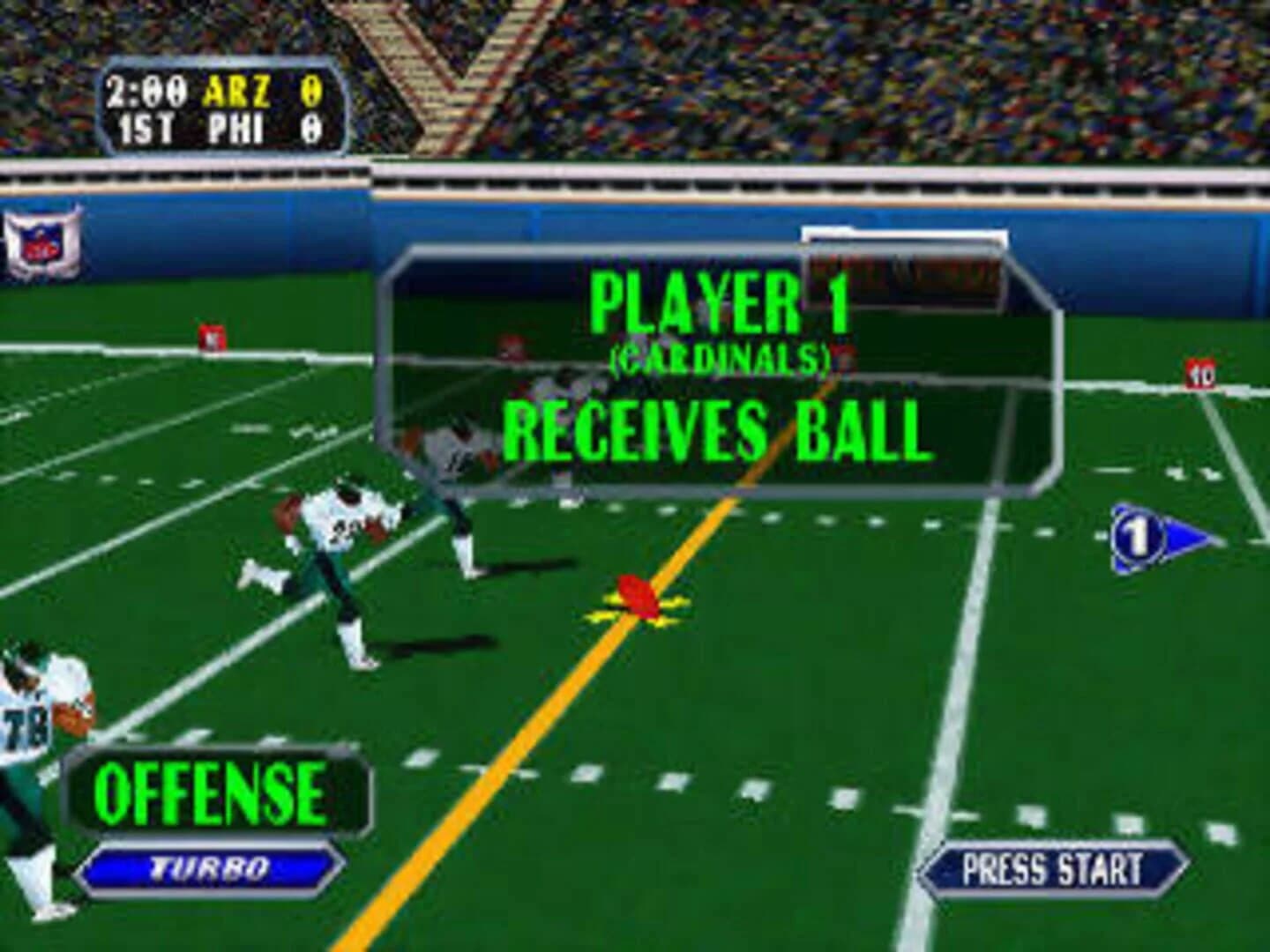Collapse the scoreboard overlay

coord(220,106)
